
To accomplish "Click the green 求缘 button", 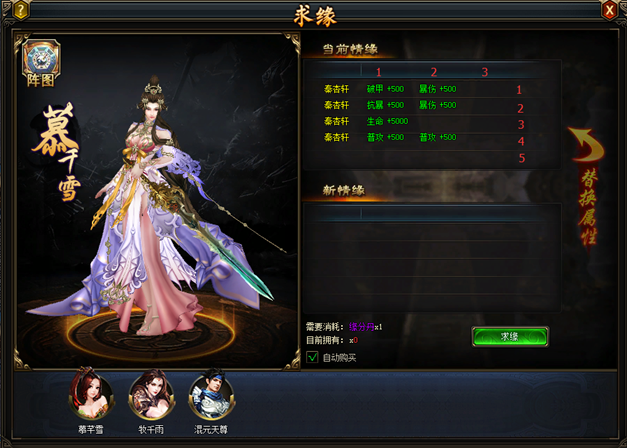I will point(509,337).
